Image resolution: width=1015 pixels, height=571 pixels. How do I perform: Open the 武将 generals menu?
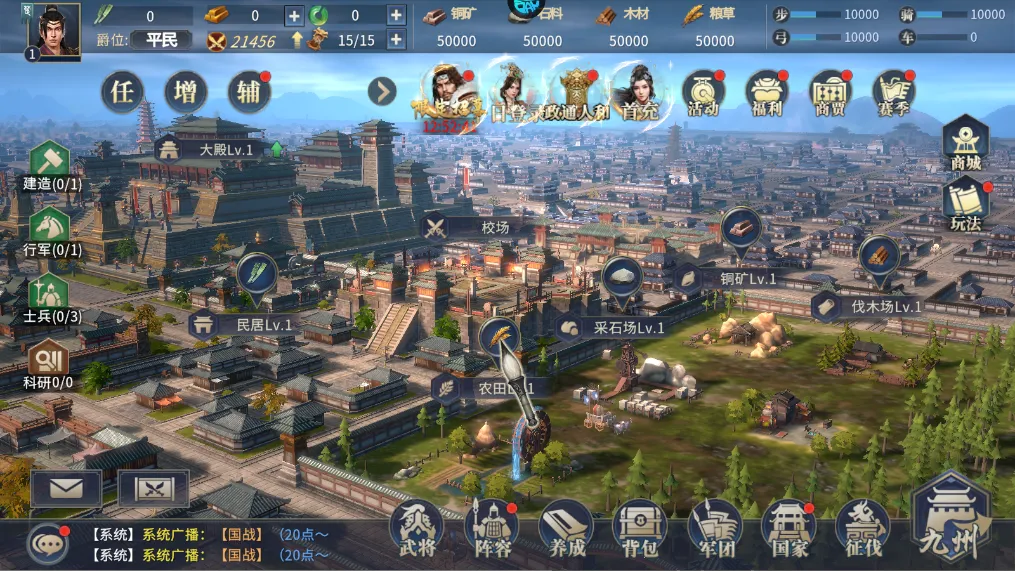416,526
